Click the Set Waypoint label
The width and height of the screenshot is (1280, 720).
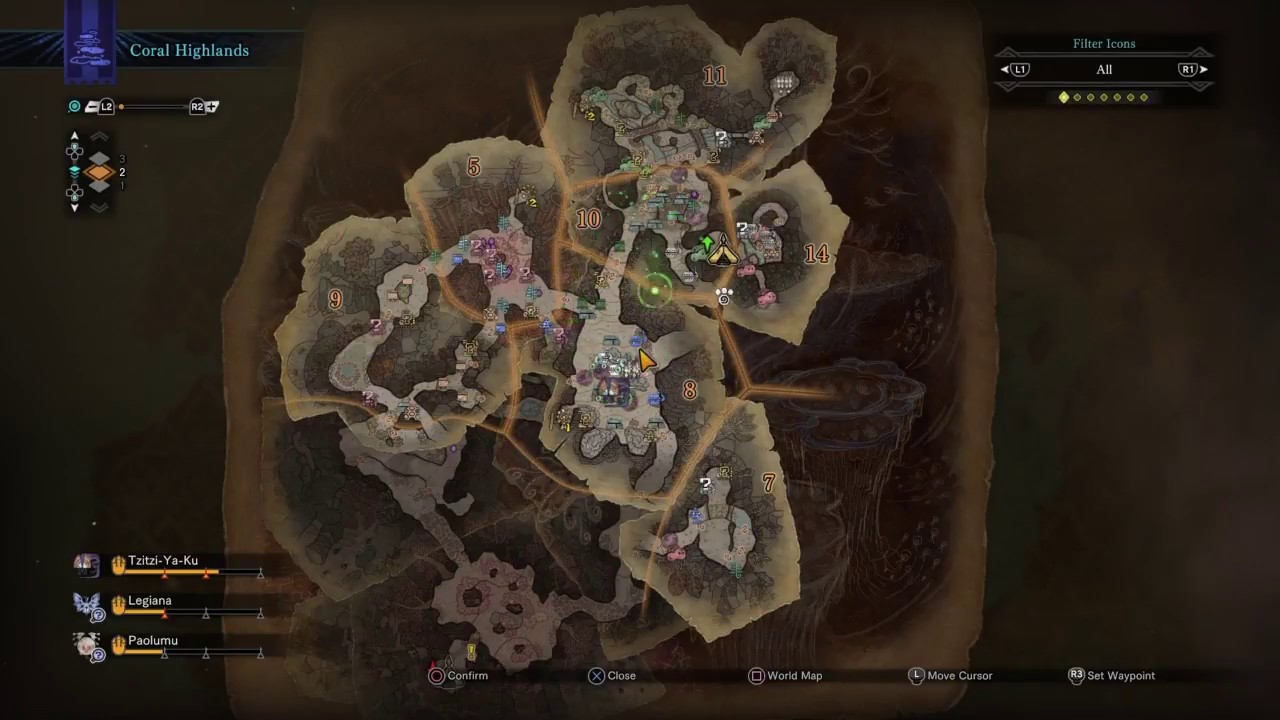[x=1120, y=676]
